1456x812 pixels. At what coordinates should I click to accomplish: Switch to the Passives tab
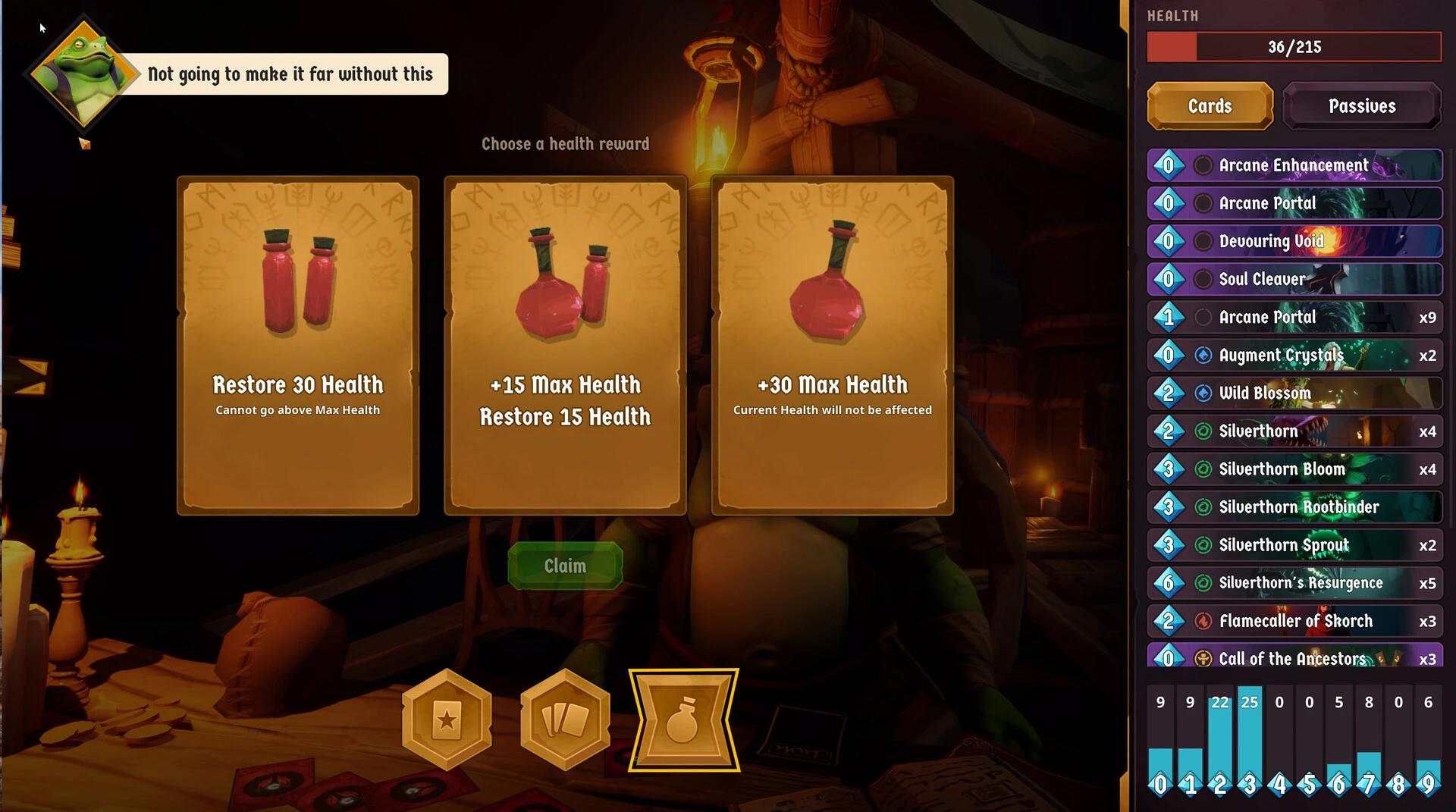click(1361, 106)
